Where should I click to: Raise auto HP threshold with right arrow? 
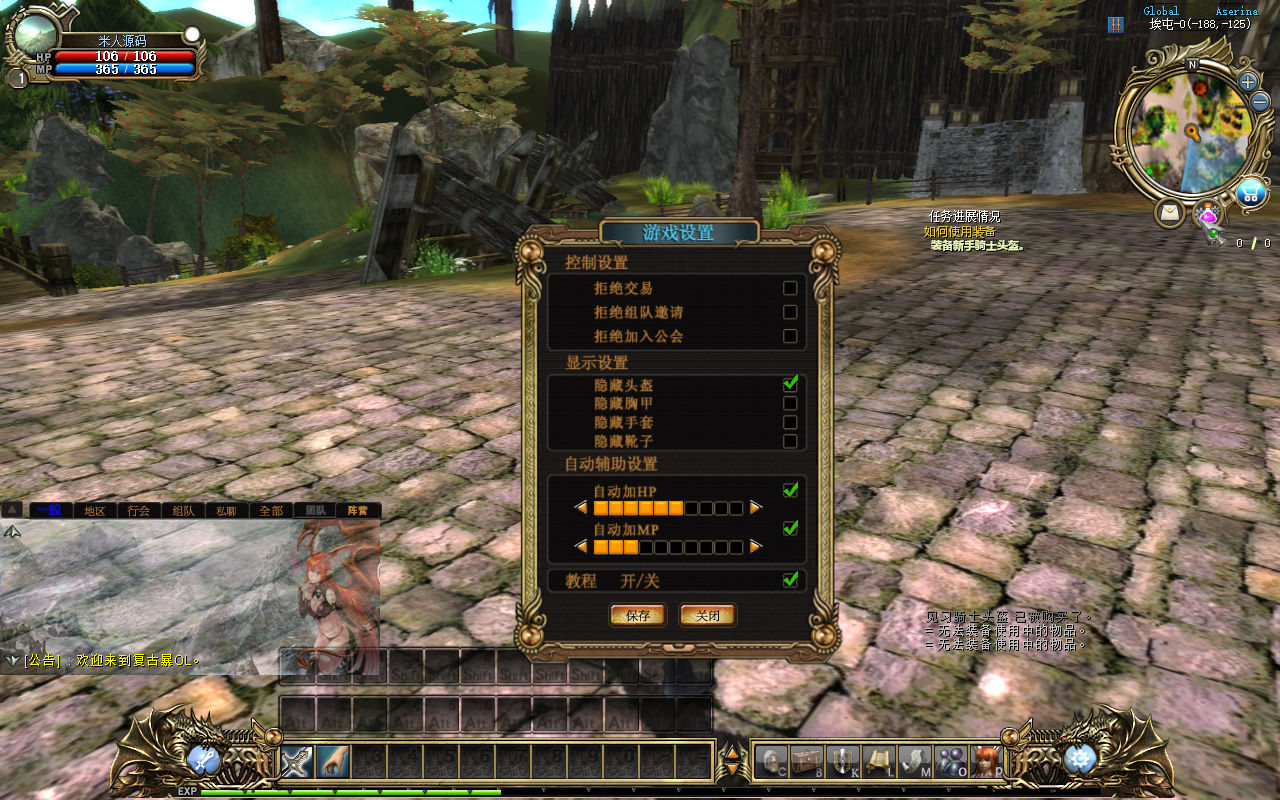tap(756, 508)
